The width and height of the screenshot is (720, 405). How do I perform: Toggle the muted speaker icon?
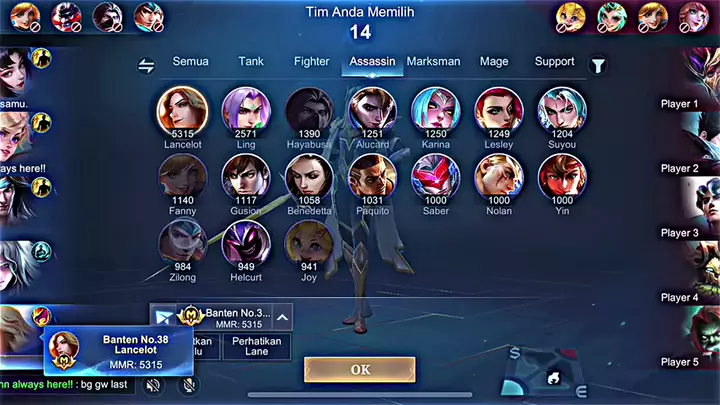[x=153, y=384]
